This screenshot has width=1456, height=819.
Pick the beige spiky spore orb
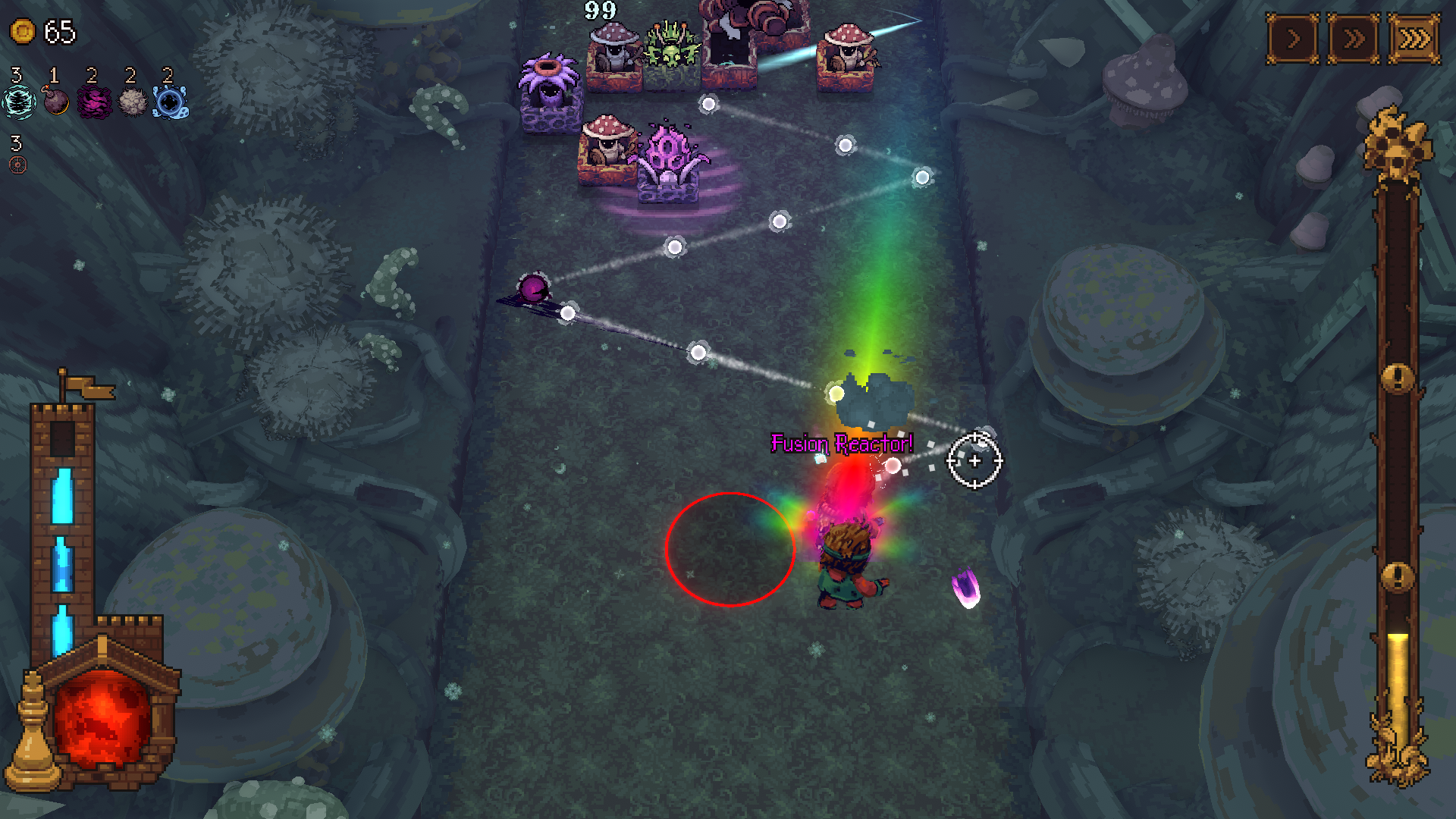[x=133, y=102]
